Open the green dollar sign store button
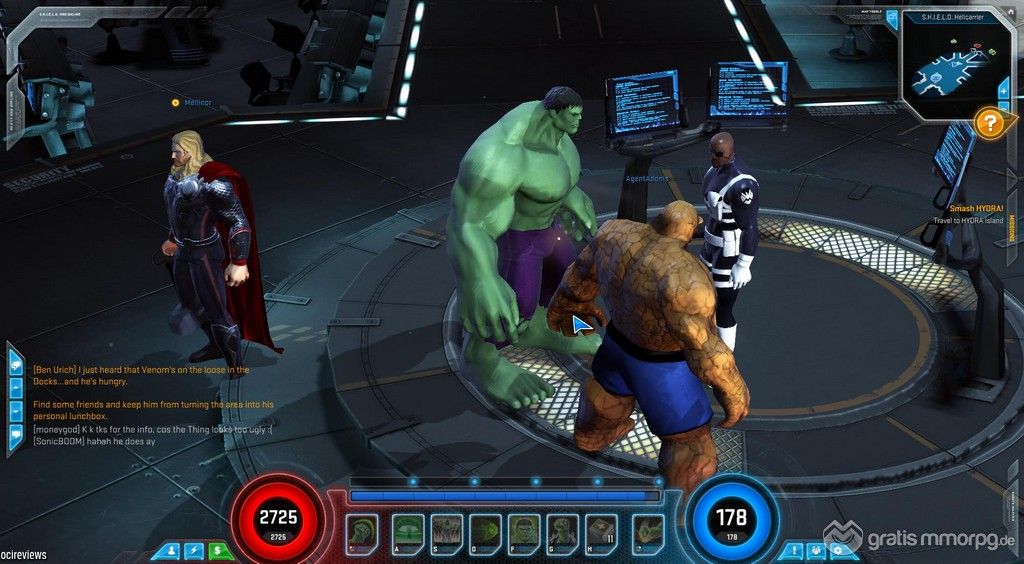The width and height of the screenshot is (1024, 564). coord(219,550)
